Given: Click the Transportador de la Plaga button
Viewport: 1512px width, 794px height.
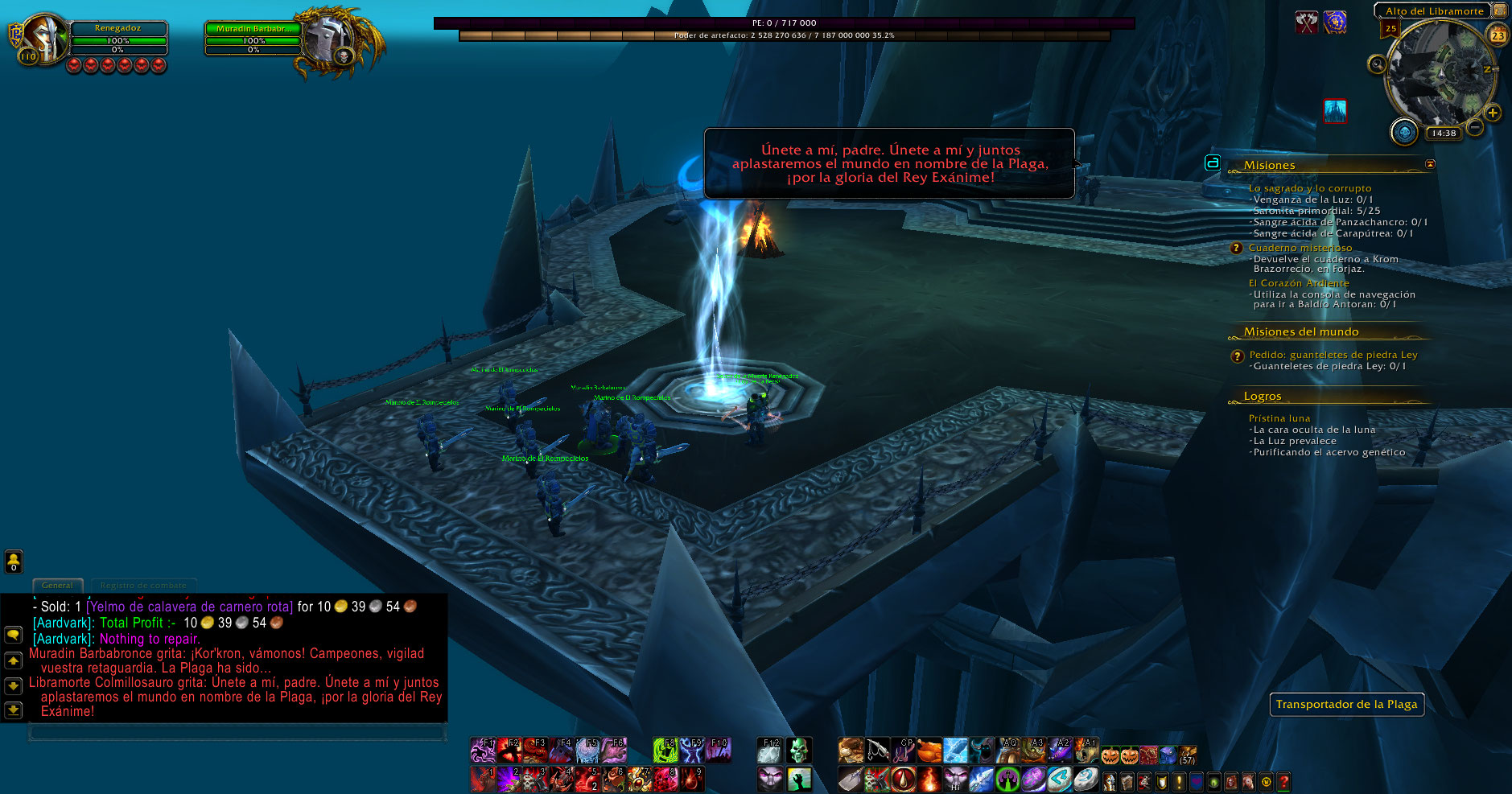Looking at the screenshot, I should pos(1346,705).
